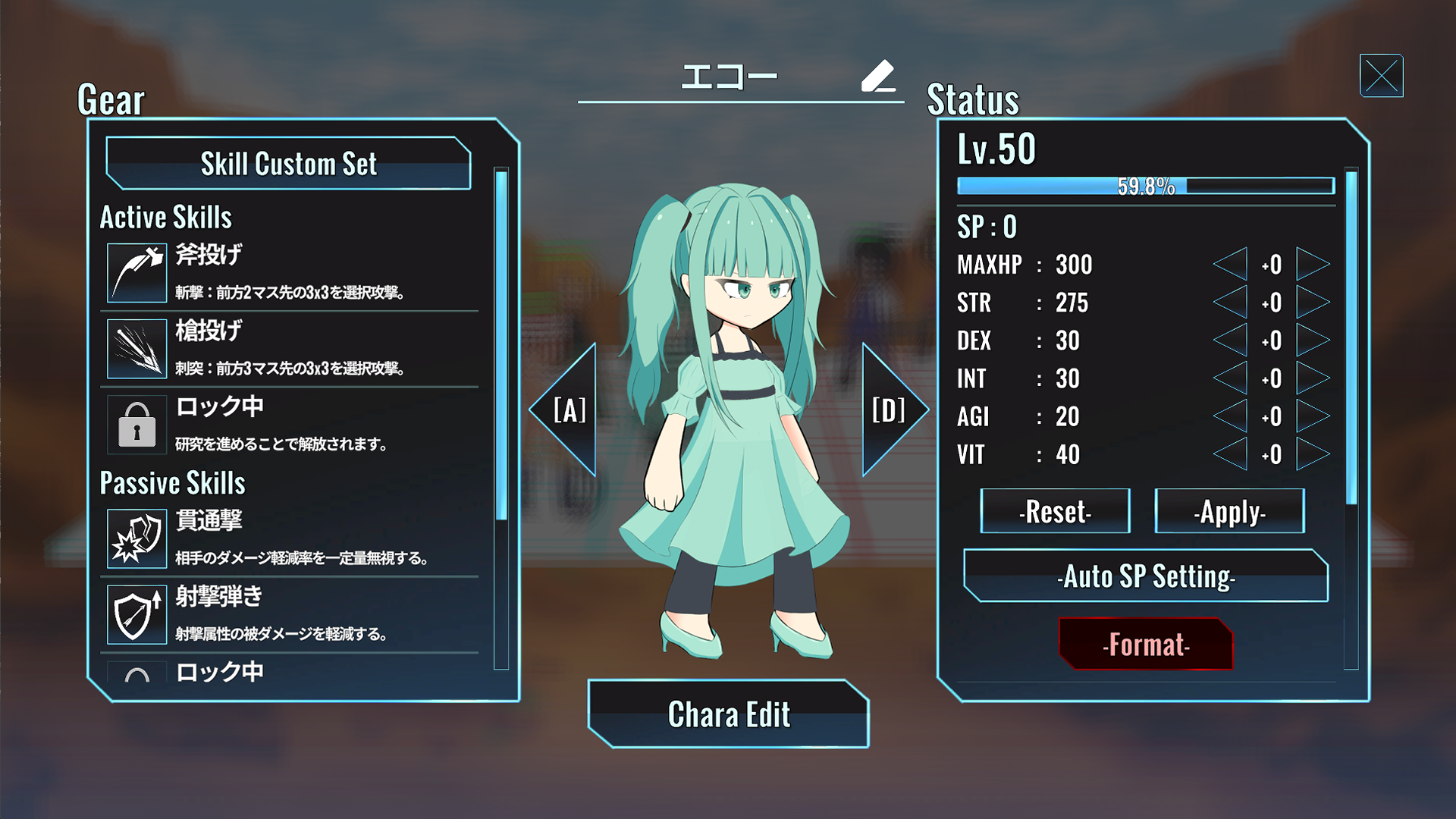Image resolution: width=1456 pixels, height=819 pixels.
Task: Increase VIT stat points
Action: point(1312,454)
